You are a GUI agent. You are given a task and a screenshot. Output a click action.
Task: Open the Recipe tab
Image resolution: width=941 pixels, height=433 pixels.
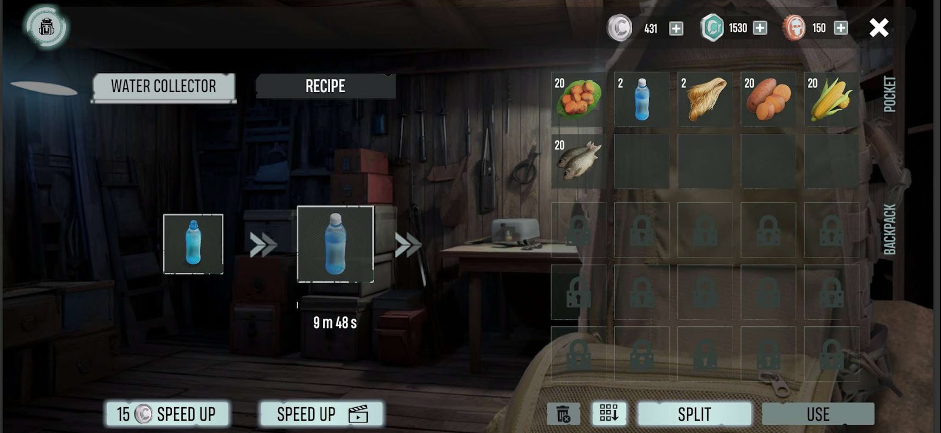[325, 86]
